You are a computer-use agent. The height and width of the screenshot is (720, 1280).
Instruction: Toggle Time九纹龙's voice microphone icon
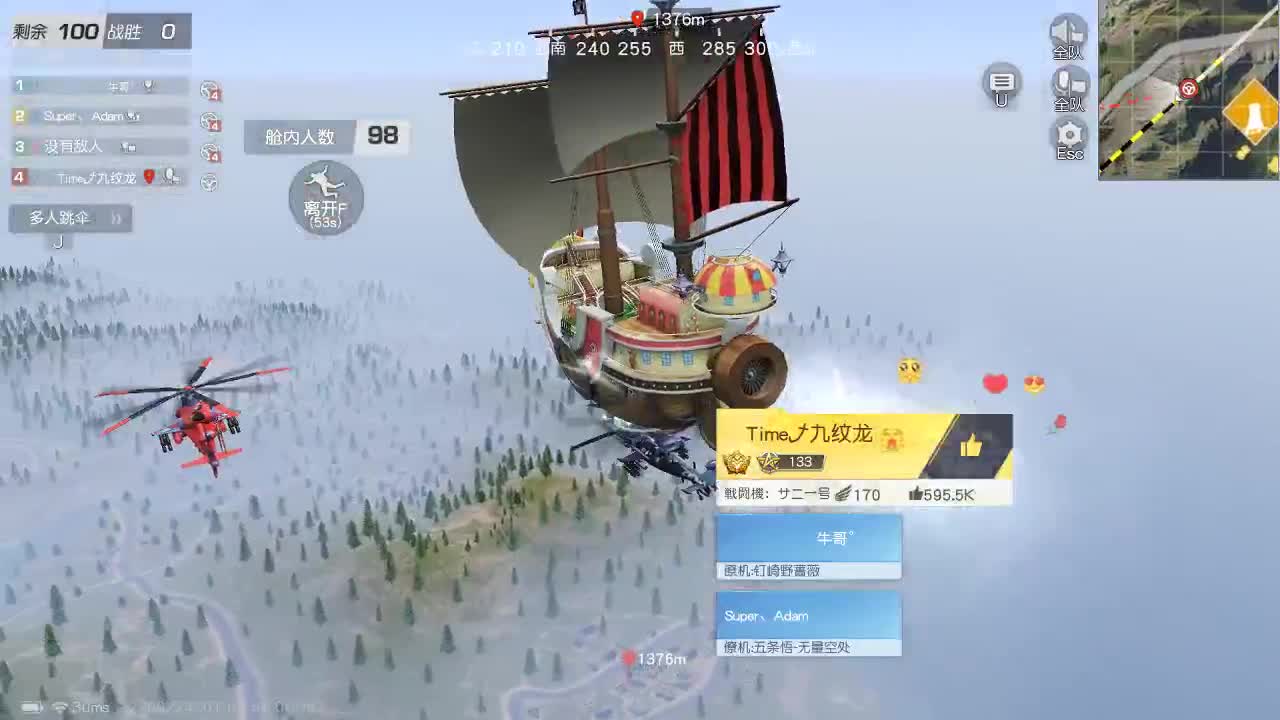(170, 178)
